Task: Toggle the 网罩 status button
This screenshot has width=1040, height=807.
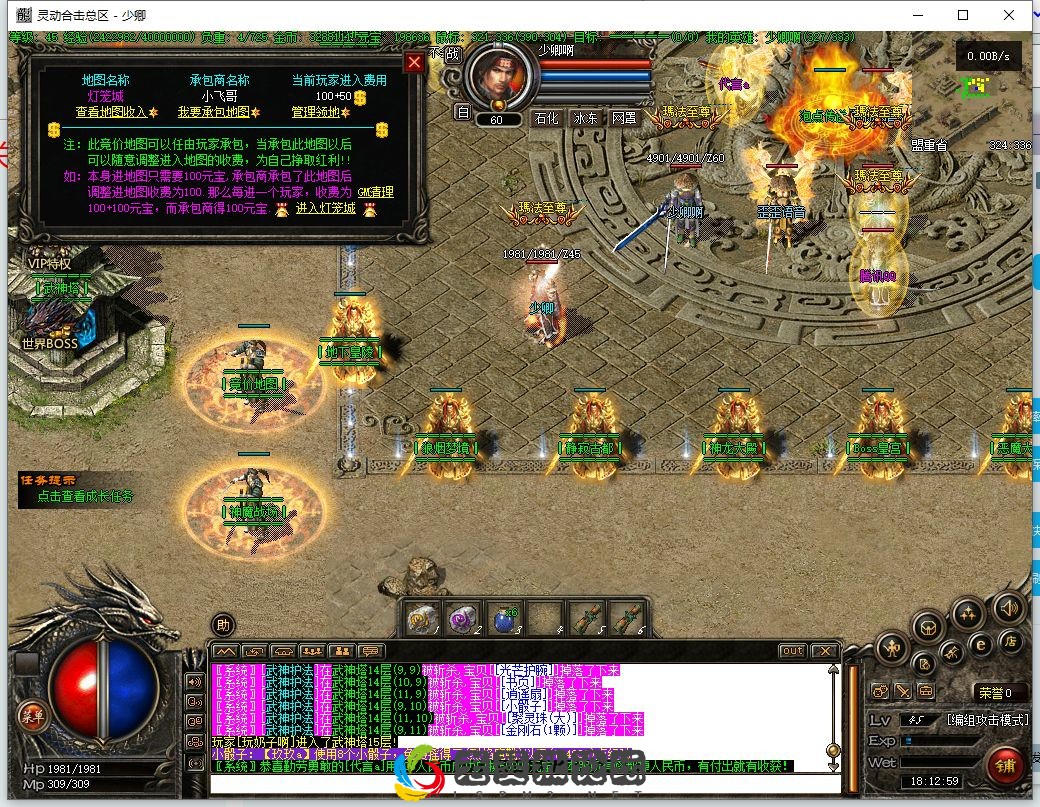Action: 624,118
